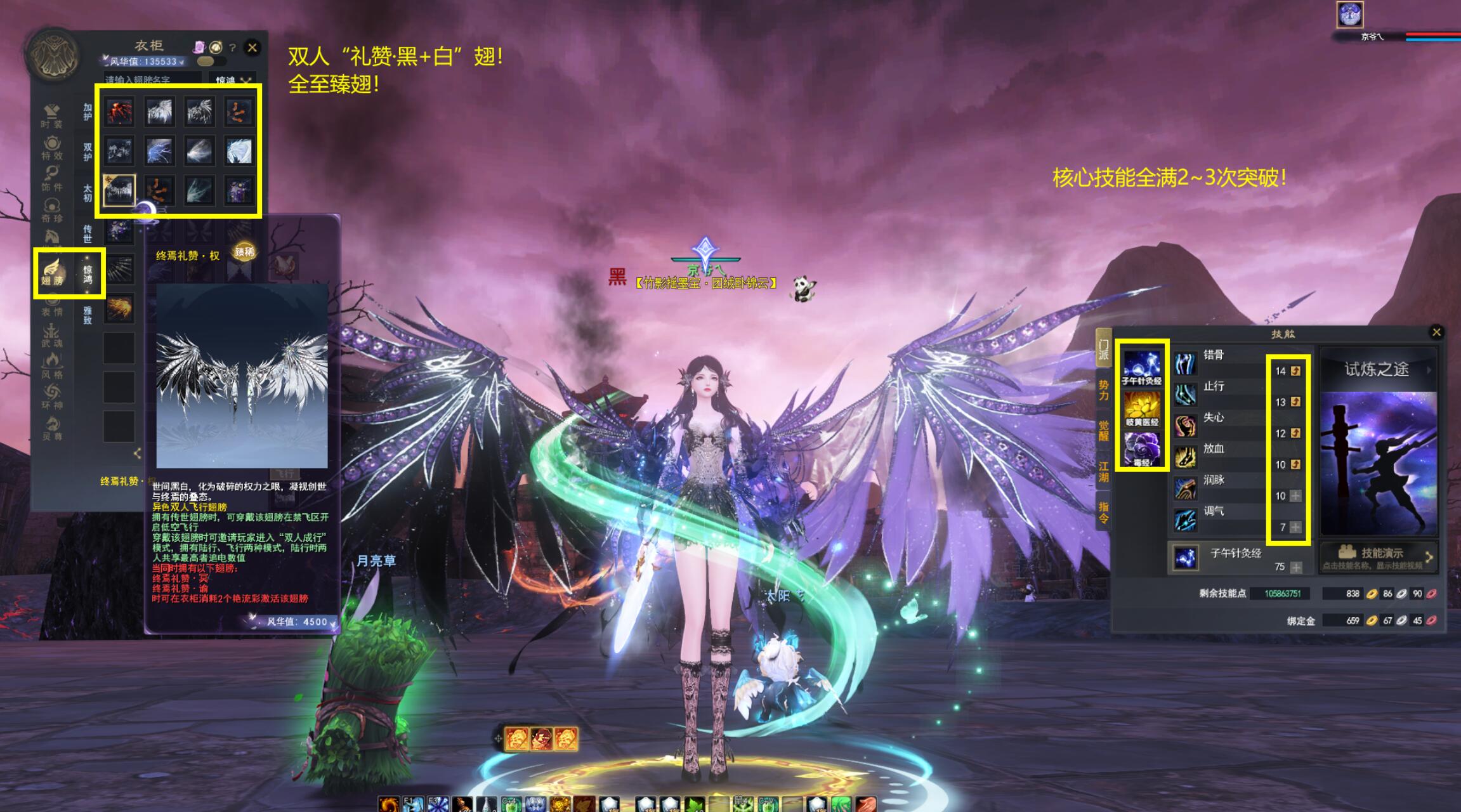Select the 子午针灸经 skill book
The height and width of the screenshot is (812, 1461).
click(1142, 367)
